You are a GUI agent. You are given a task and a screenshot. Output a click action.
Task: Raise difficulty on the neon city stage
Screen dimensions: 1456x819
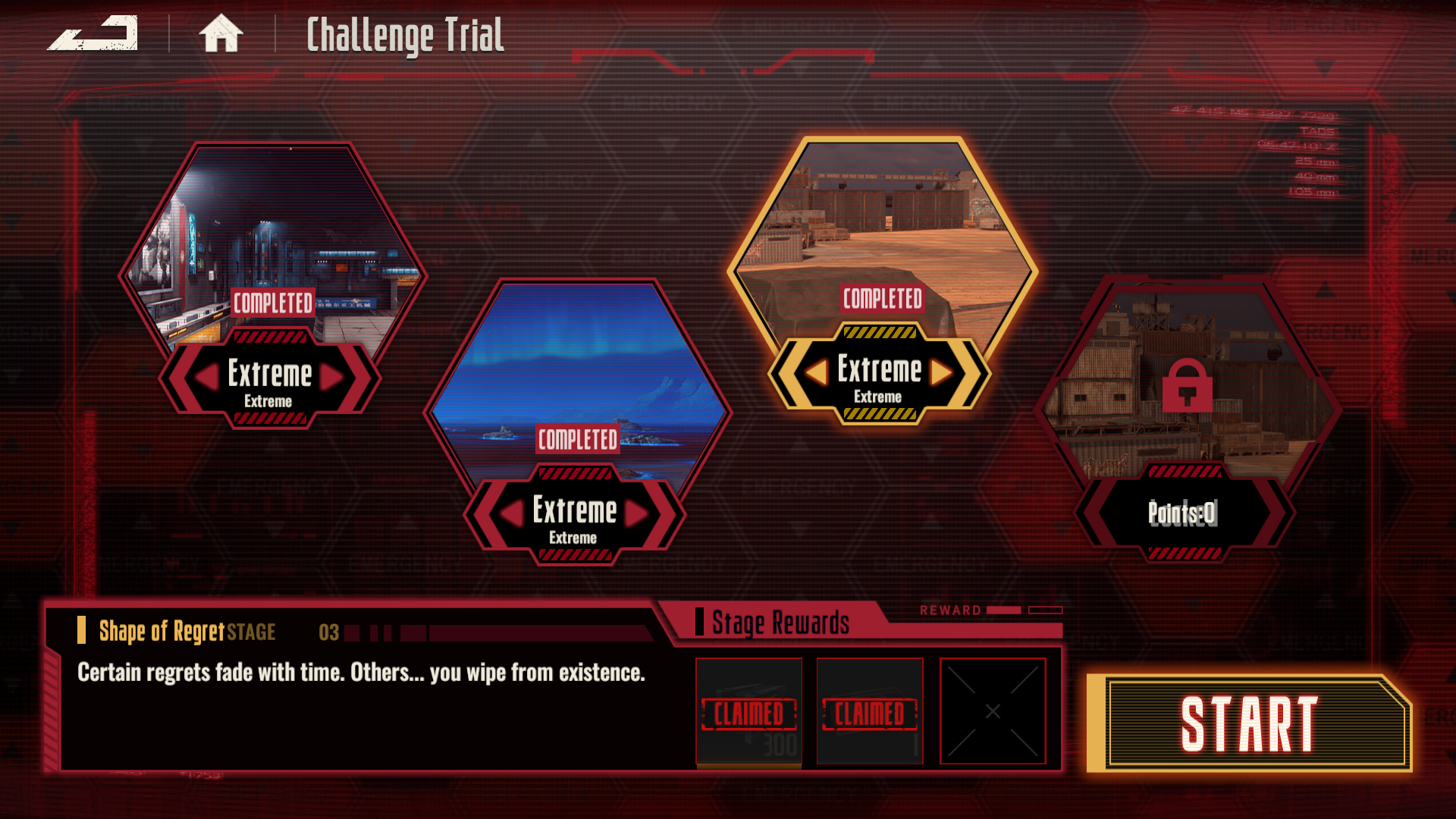(331, 377)
